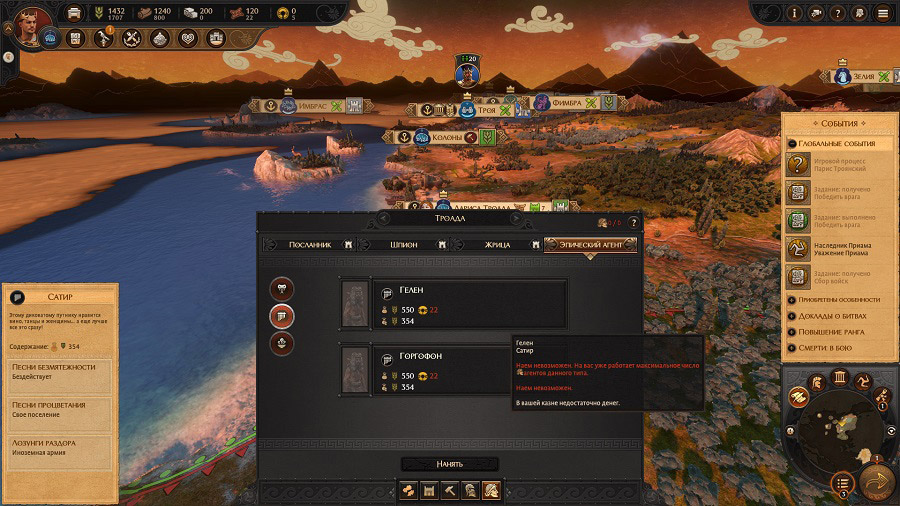Open the info button in top bar
Viewport: 900px width, 506px height.
click(x=795, y=13)
